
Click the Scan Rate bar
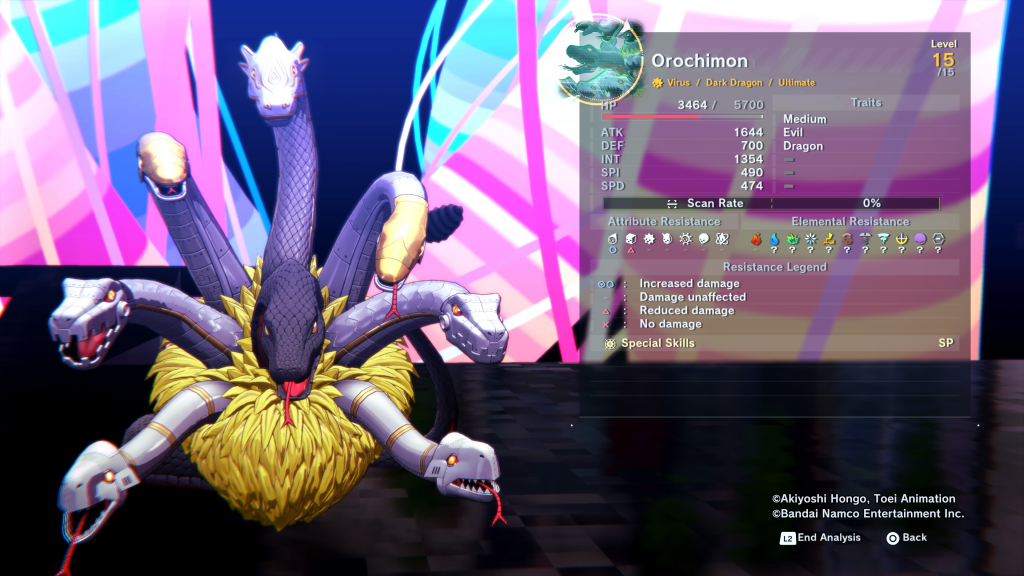(771, 203)
